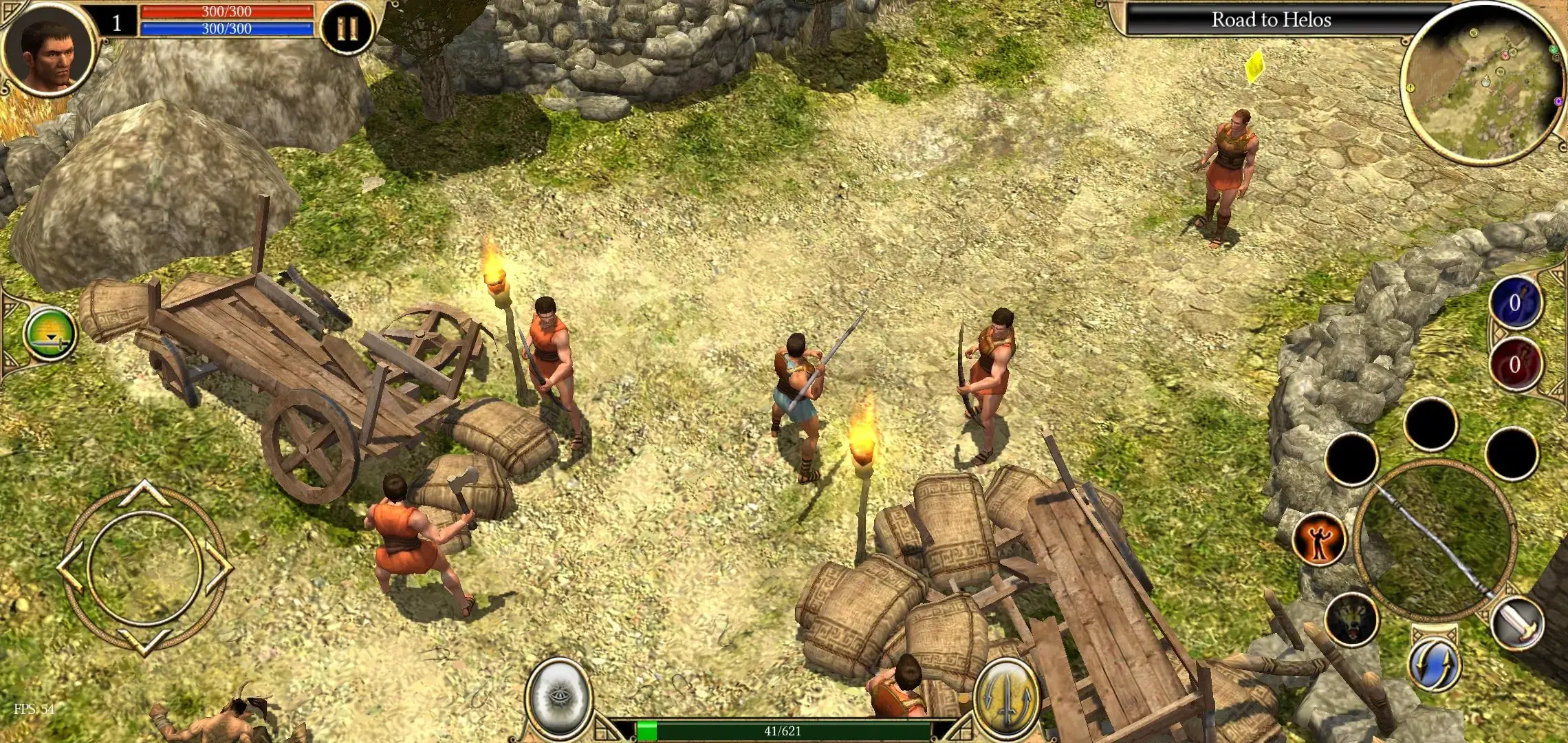
Task: Tap the blue swap arrows button
Action: pos(1433,664)
